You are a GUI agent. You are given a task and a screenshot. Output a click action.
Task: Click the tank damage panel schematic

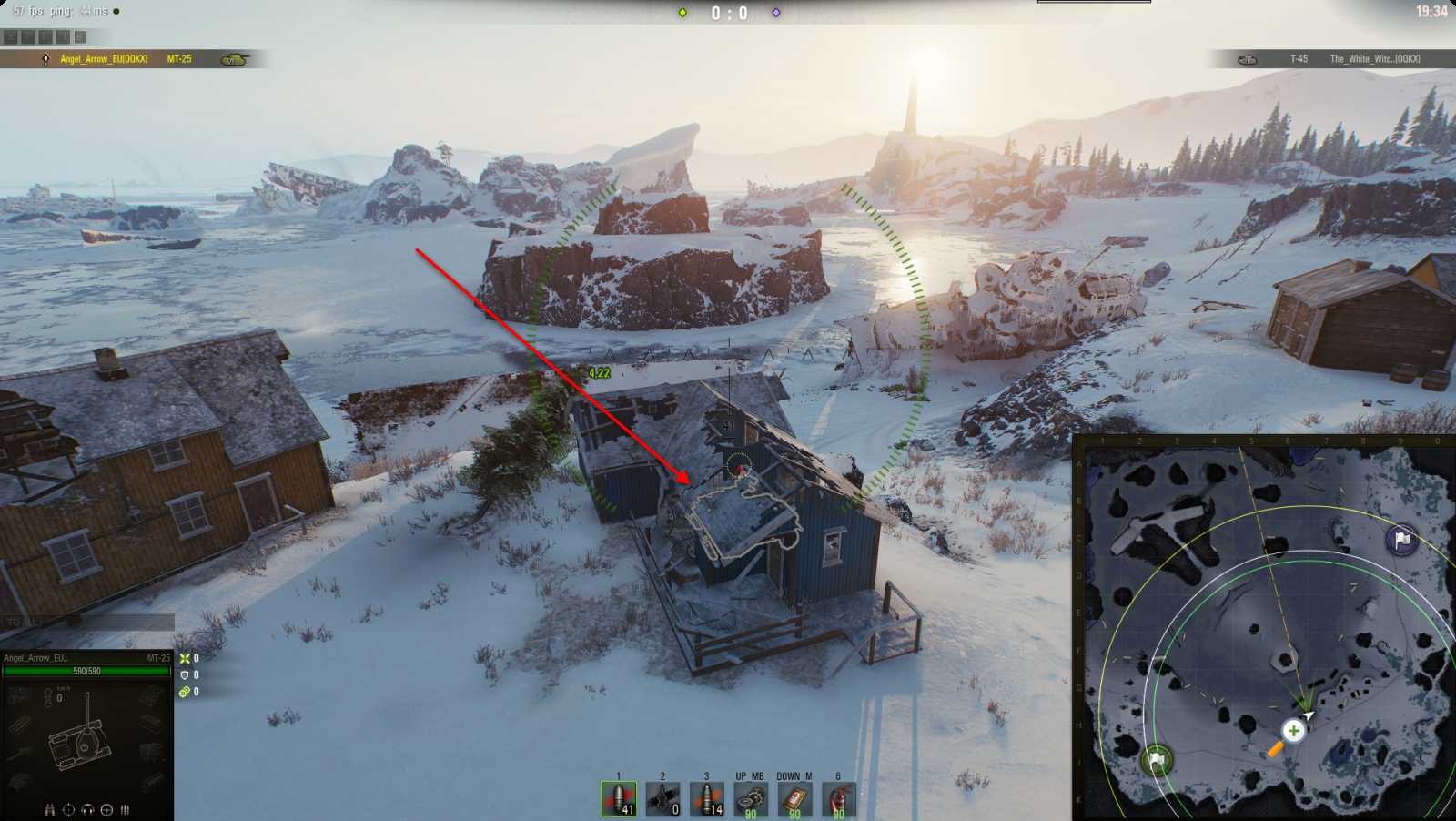[x=82, y=742]
